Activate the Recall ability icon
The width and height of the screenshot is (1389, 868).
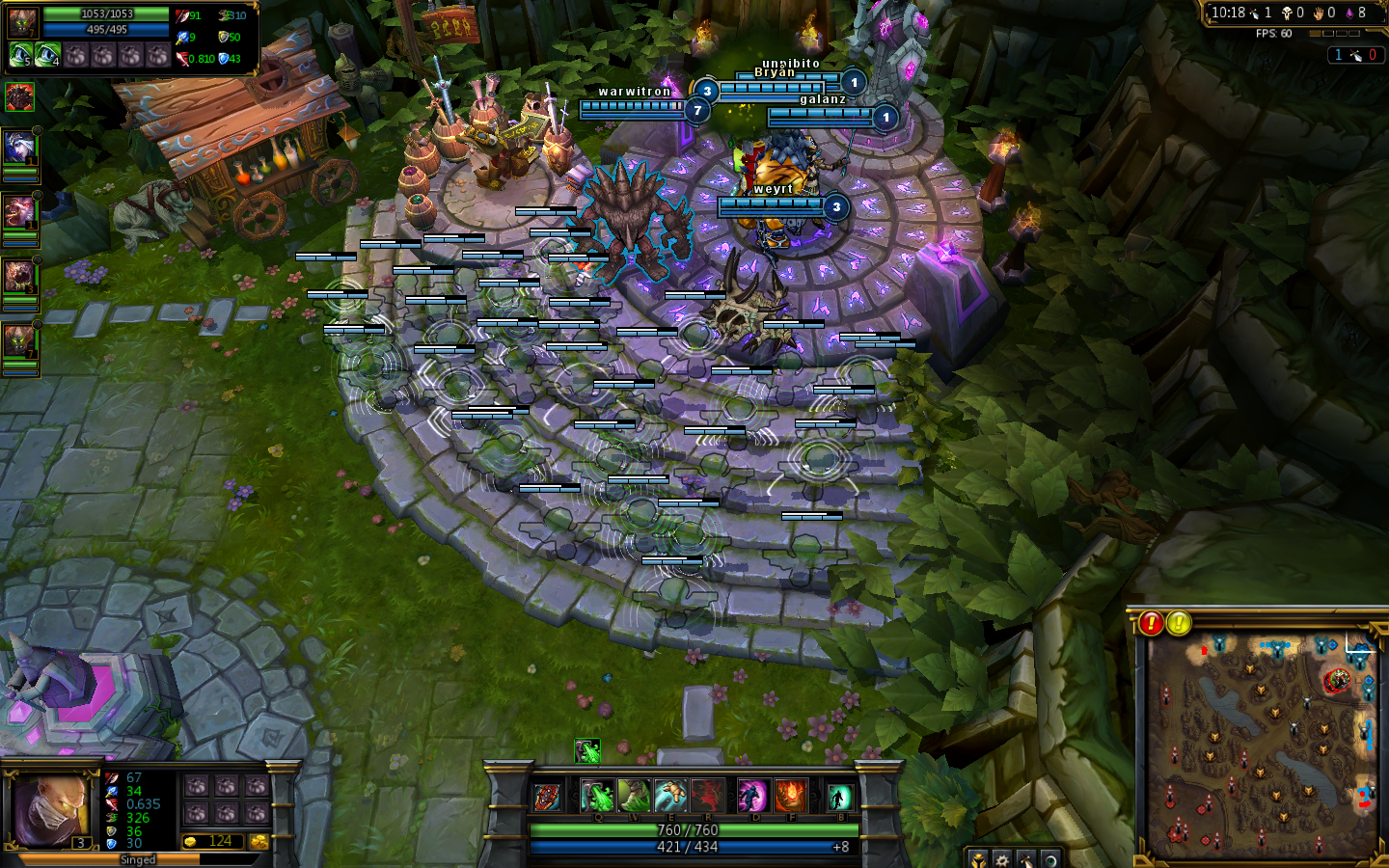point(838,797)
